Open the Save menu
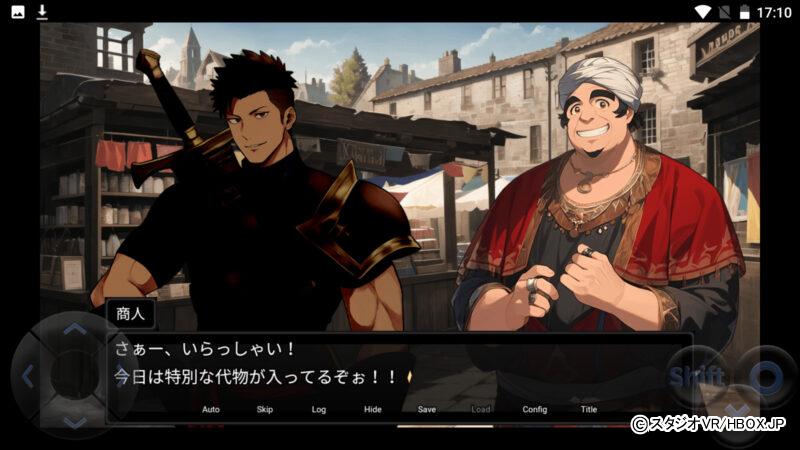The height and width of the screenshot is (450, 800). [x=427, y=409]
